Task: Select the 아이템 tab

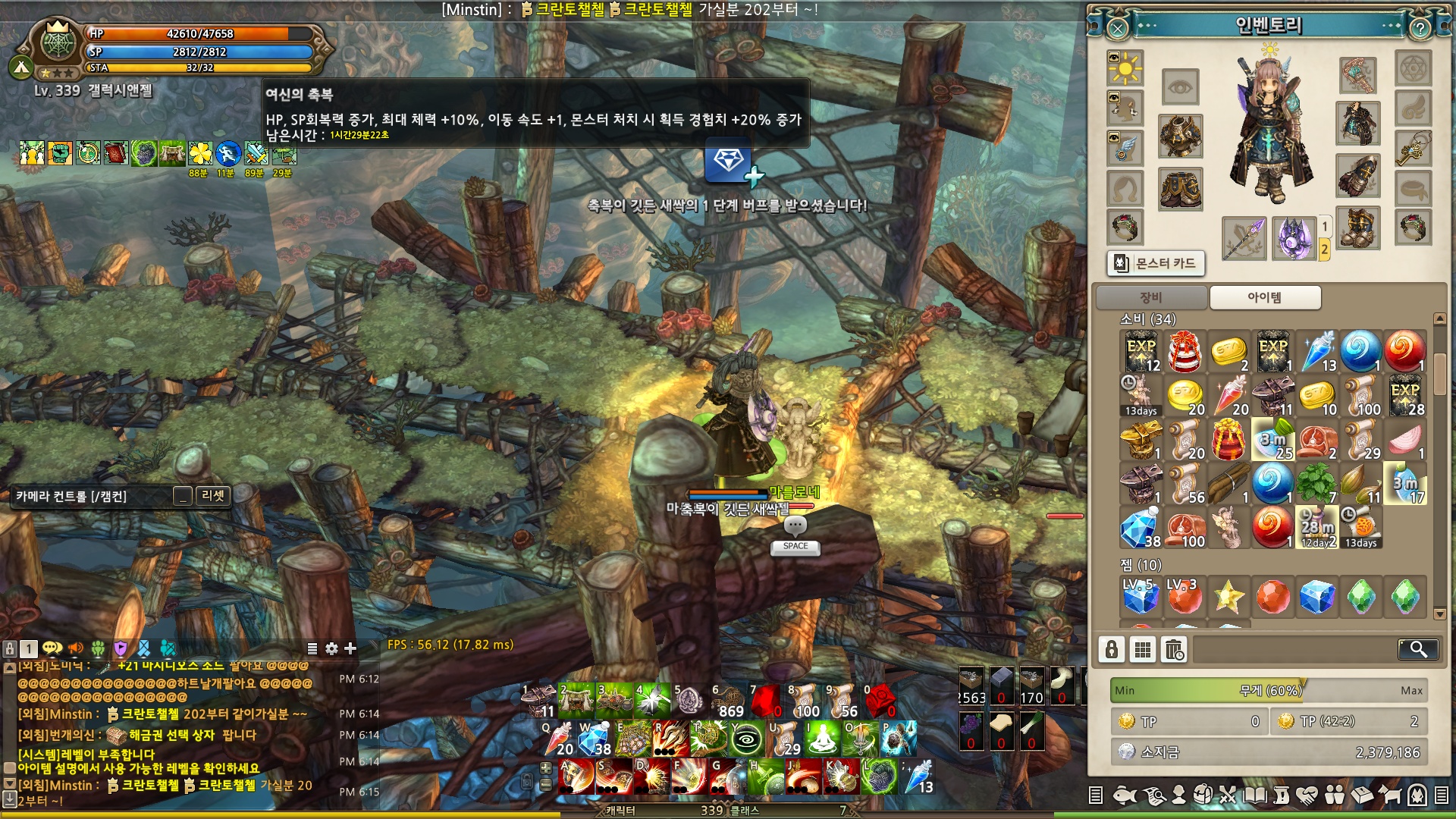Action: click(1265, 297)
